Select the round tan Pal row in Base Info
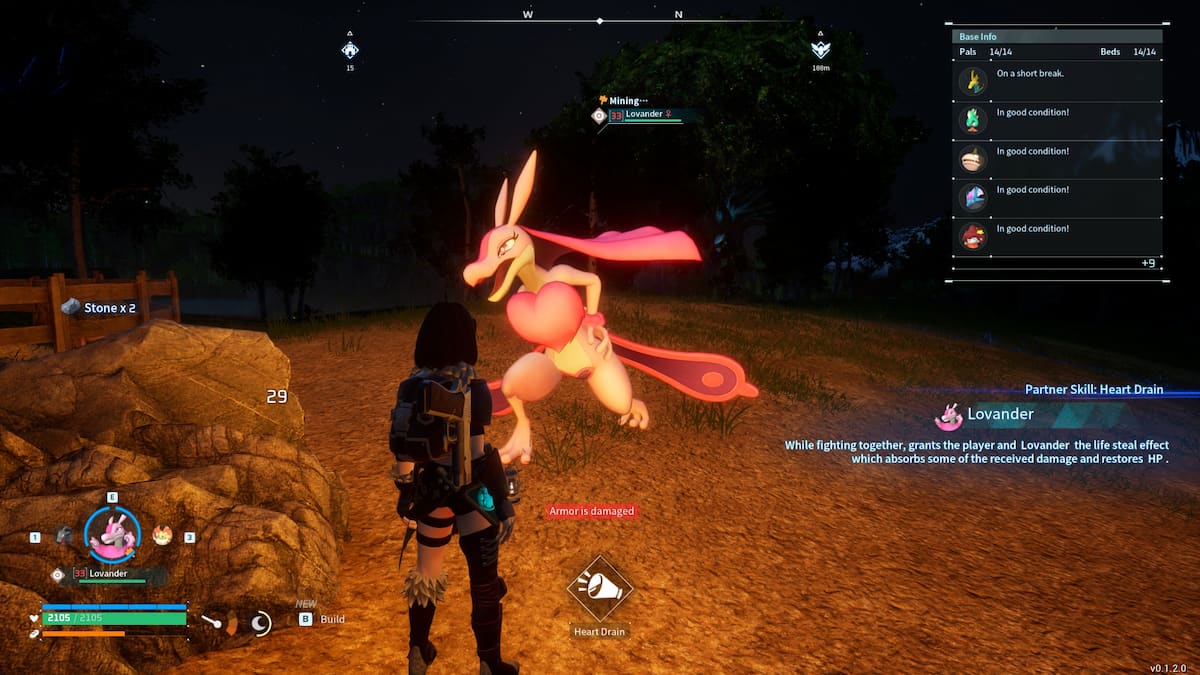 [972, 159]
